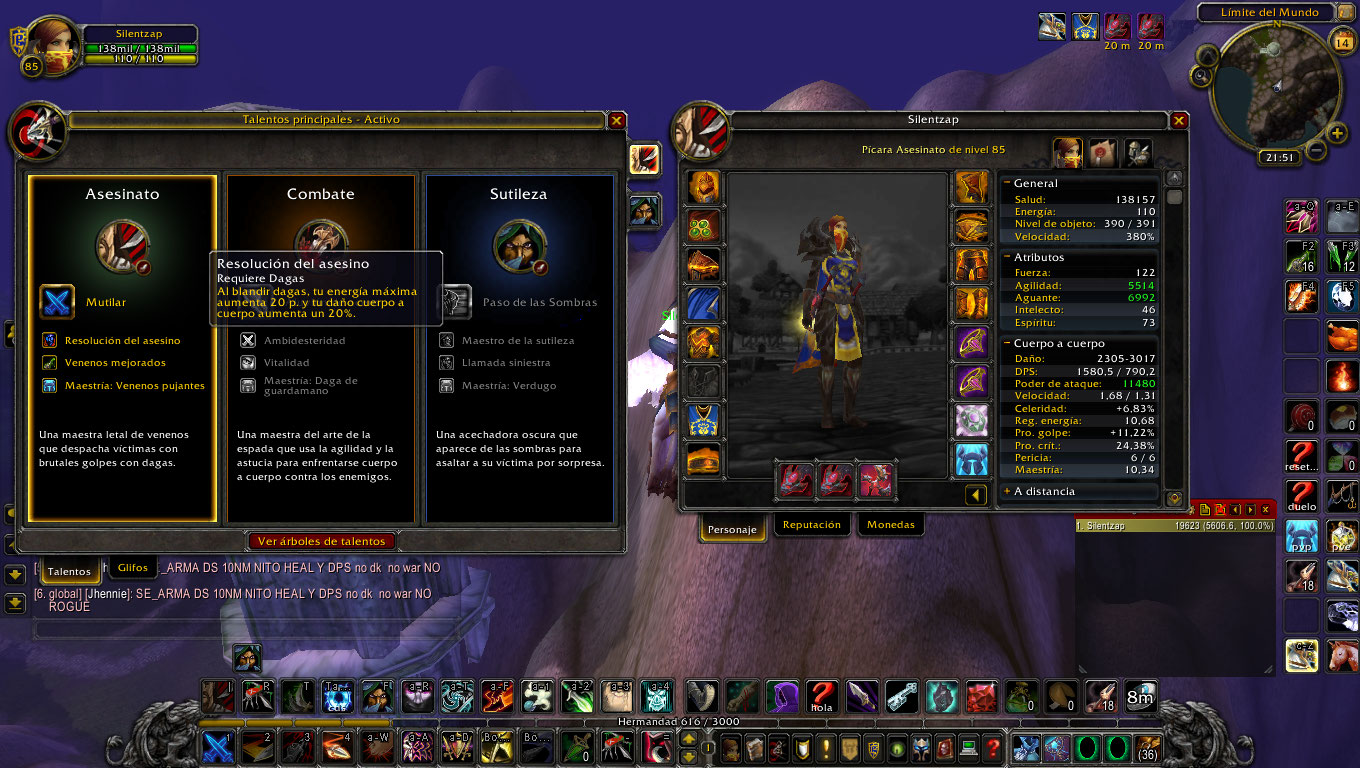Click the Ver árboles de talentos button

tap(321, 540)
